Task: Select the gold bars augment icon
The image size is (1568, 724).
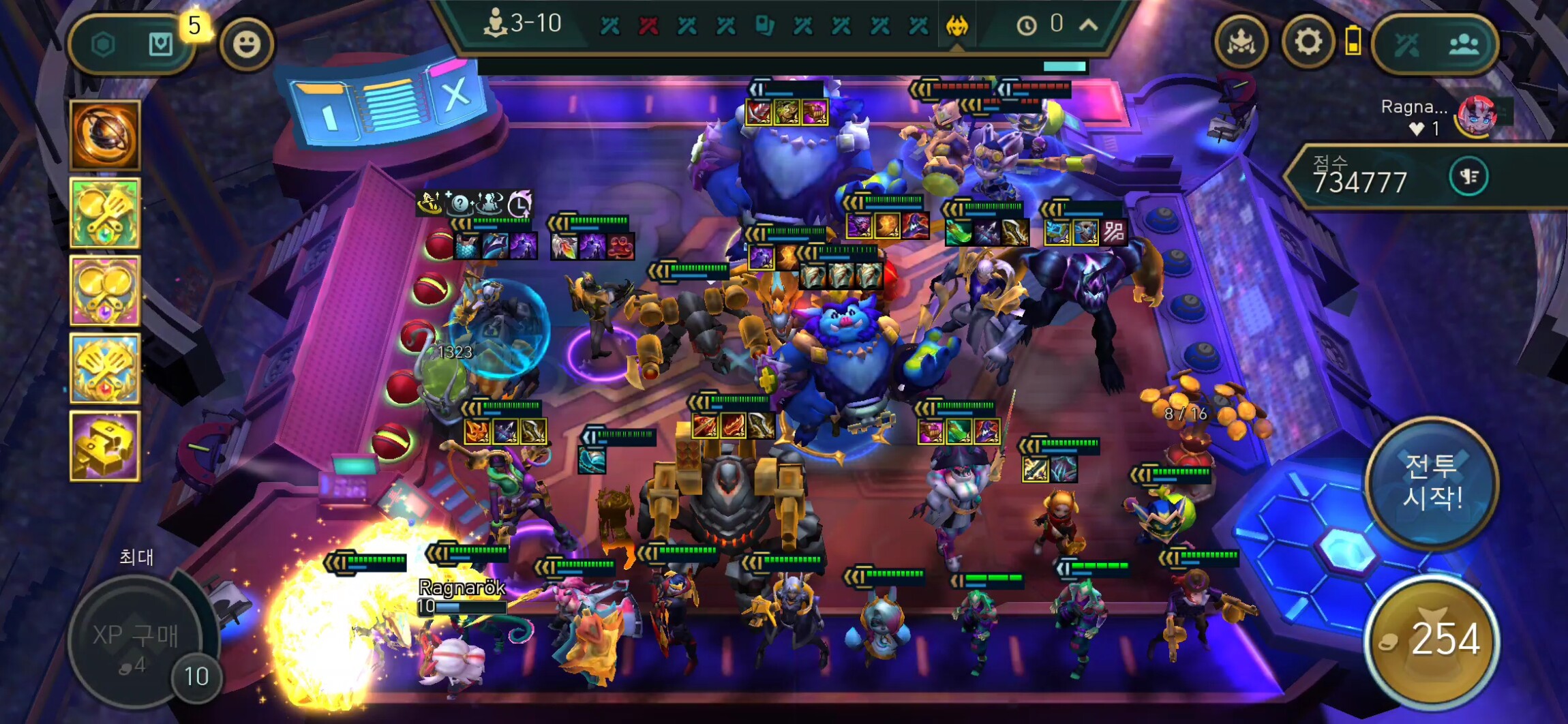Action: click(105, 446)
